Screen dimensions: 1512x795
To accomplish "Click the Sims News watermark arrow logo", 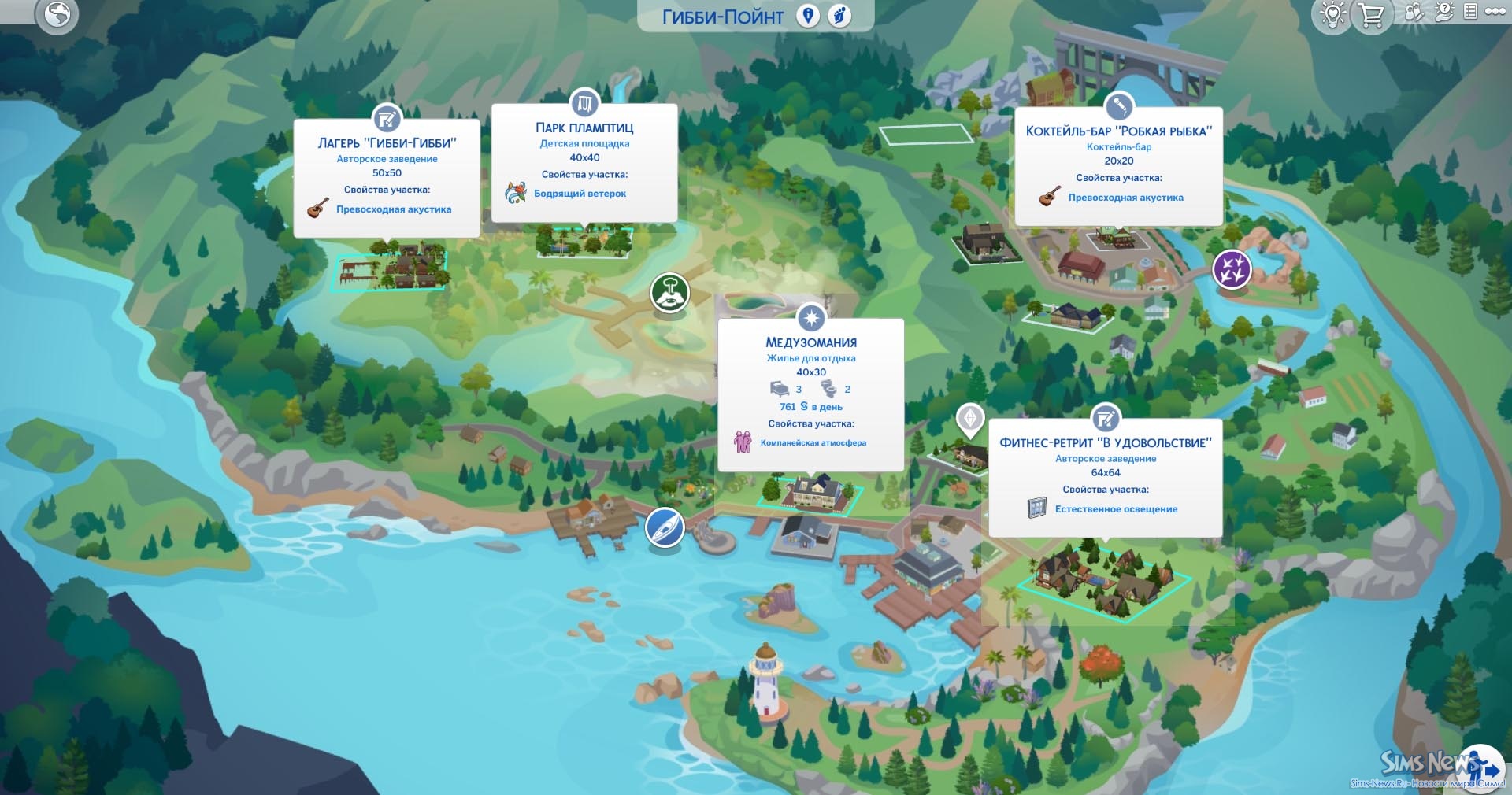I will click(x=1484, y=767).
